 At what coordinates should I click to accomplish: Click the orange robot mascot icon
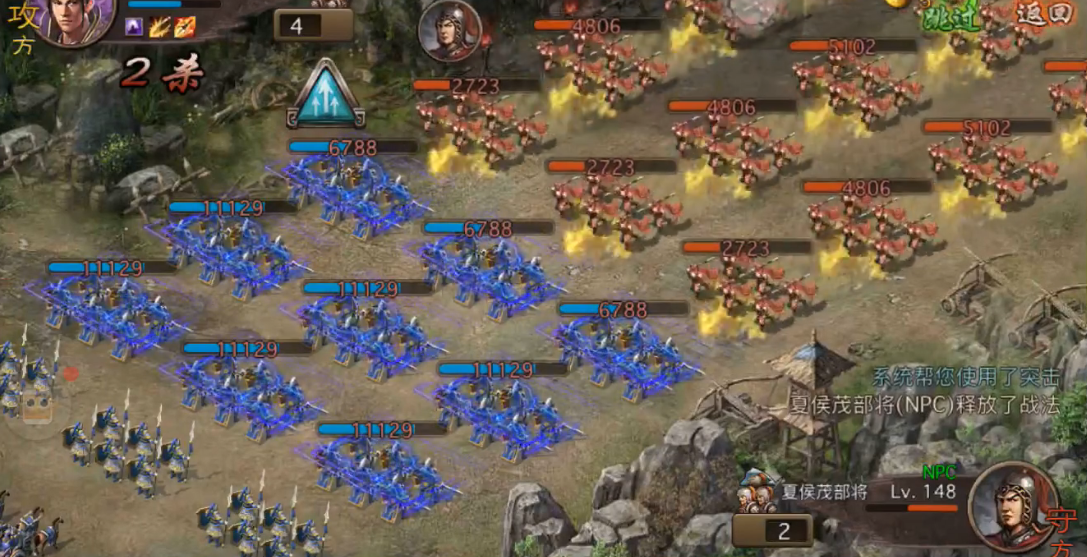click(37, 405)
